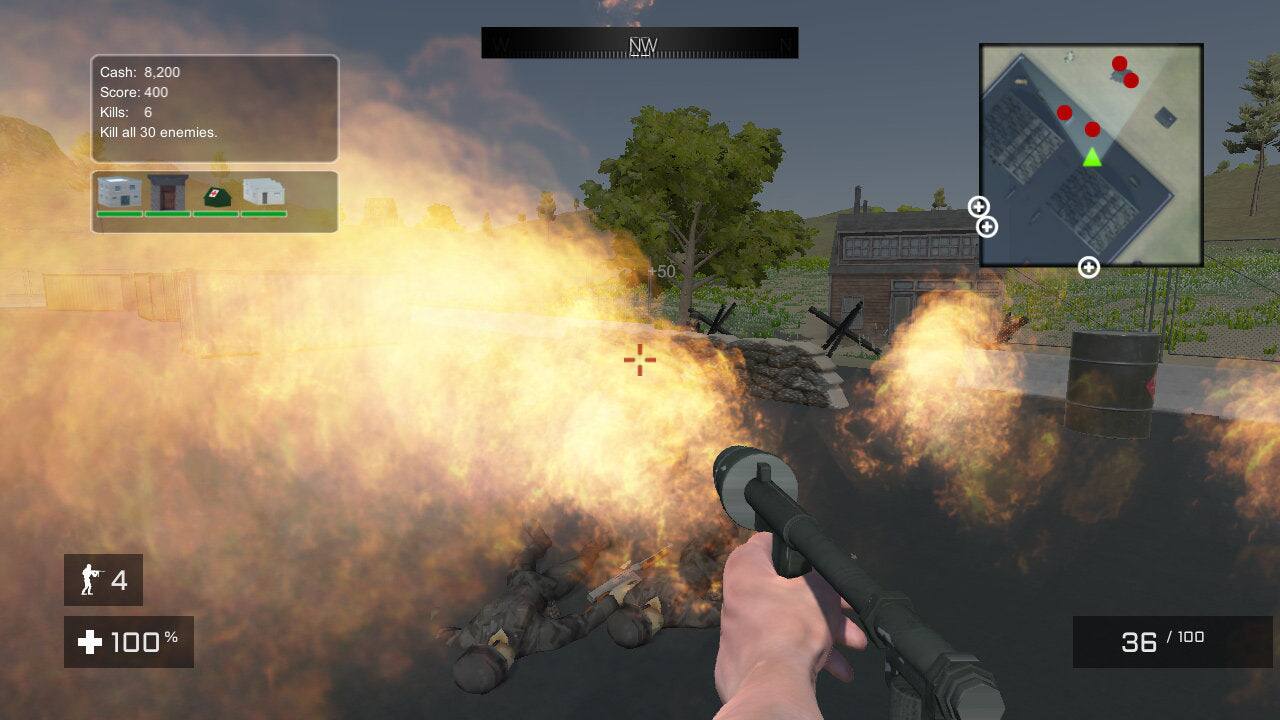
Task: Click the health bar under the stone house
Action: point(120,213)
